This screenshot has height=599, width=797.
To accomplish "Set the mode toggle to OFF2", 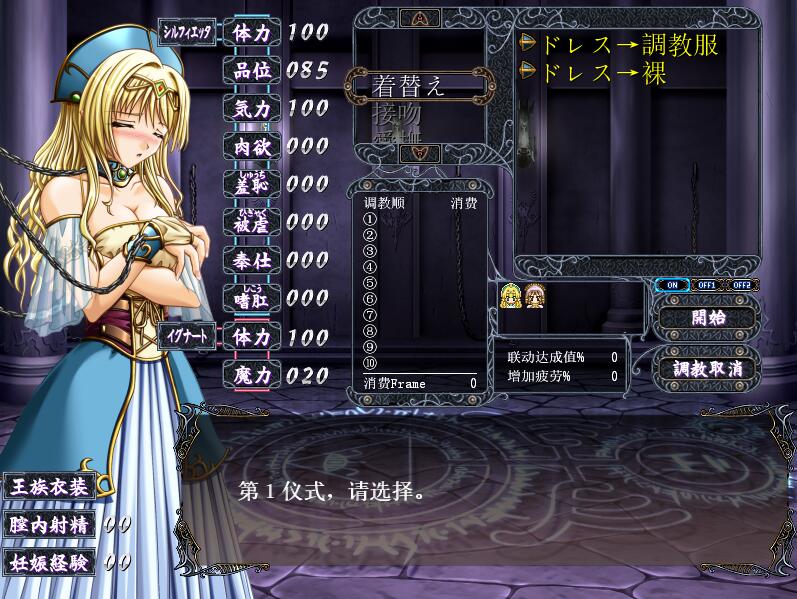I will pos(741,285).
